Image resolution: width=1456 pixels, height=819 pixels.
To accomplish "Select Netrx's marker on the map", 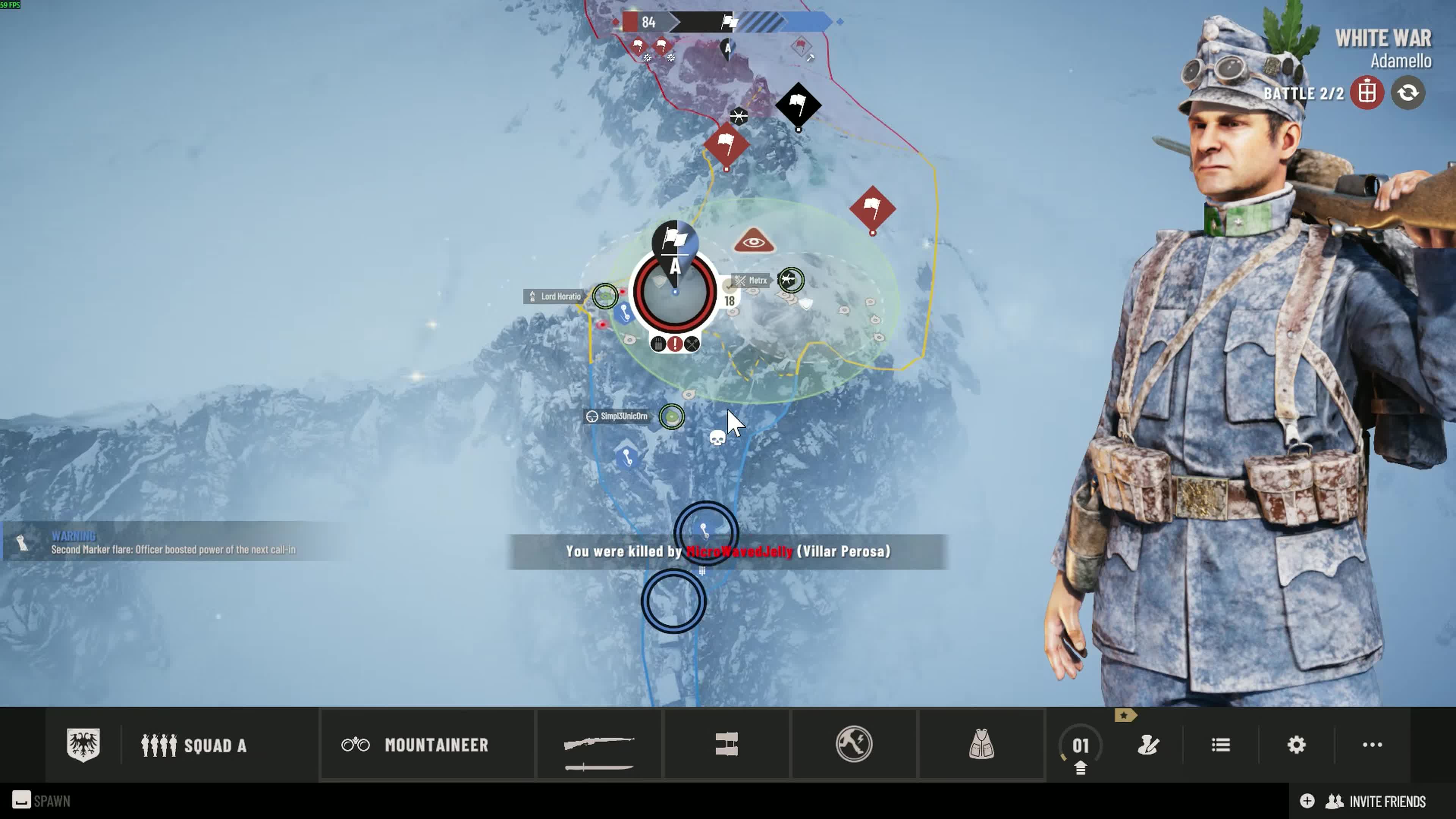I will pyautogui.click(x=790, y=280).
